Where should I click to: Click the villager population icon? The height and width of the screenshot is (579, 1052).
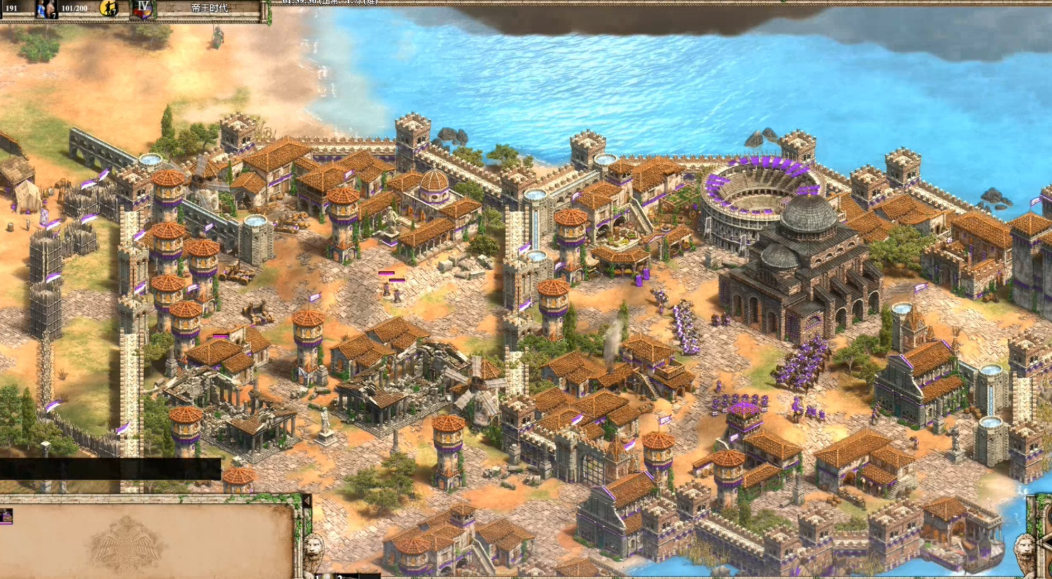[x=46, y=9]
